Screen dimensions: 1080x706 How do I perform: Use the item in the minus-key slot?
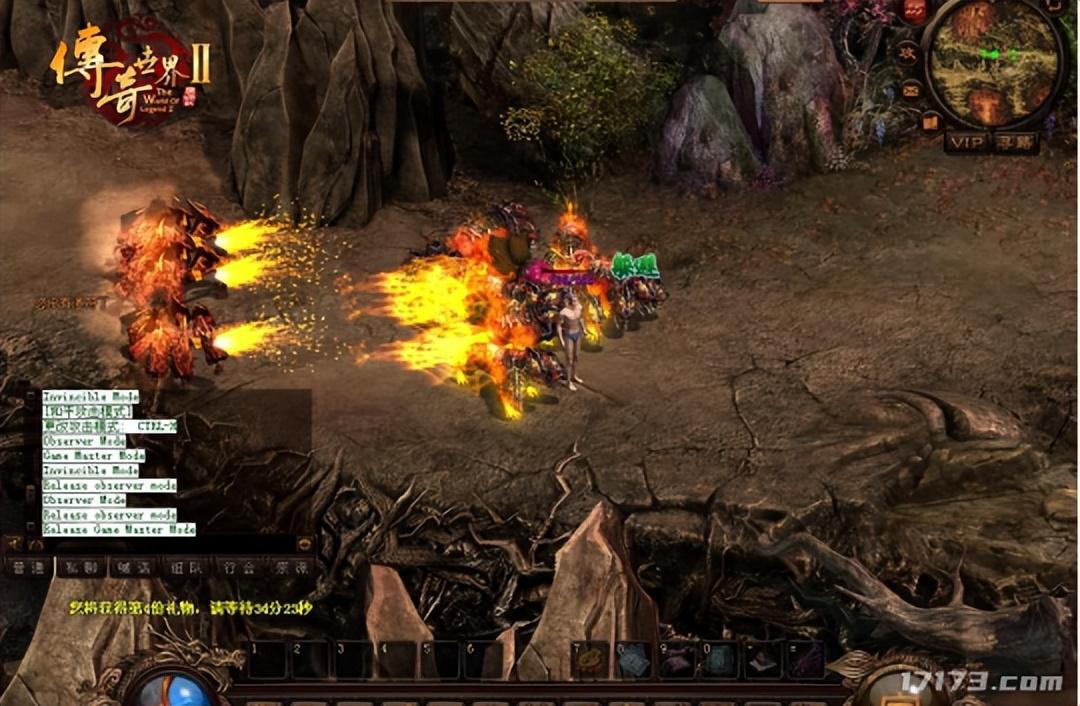pos(762,660)
